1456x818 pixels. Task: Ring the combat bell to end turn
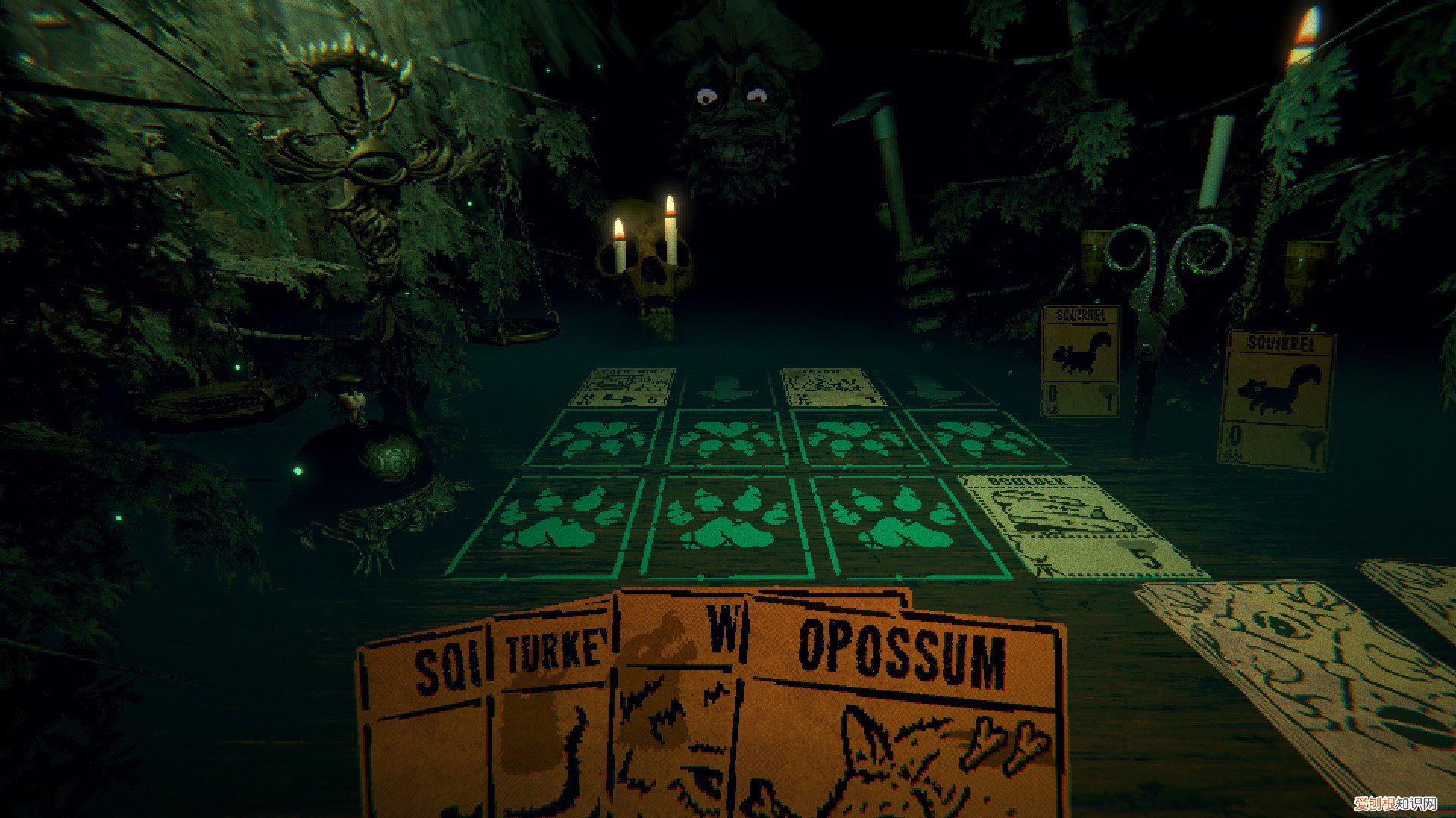point(364,462)
